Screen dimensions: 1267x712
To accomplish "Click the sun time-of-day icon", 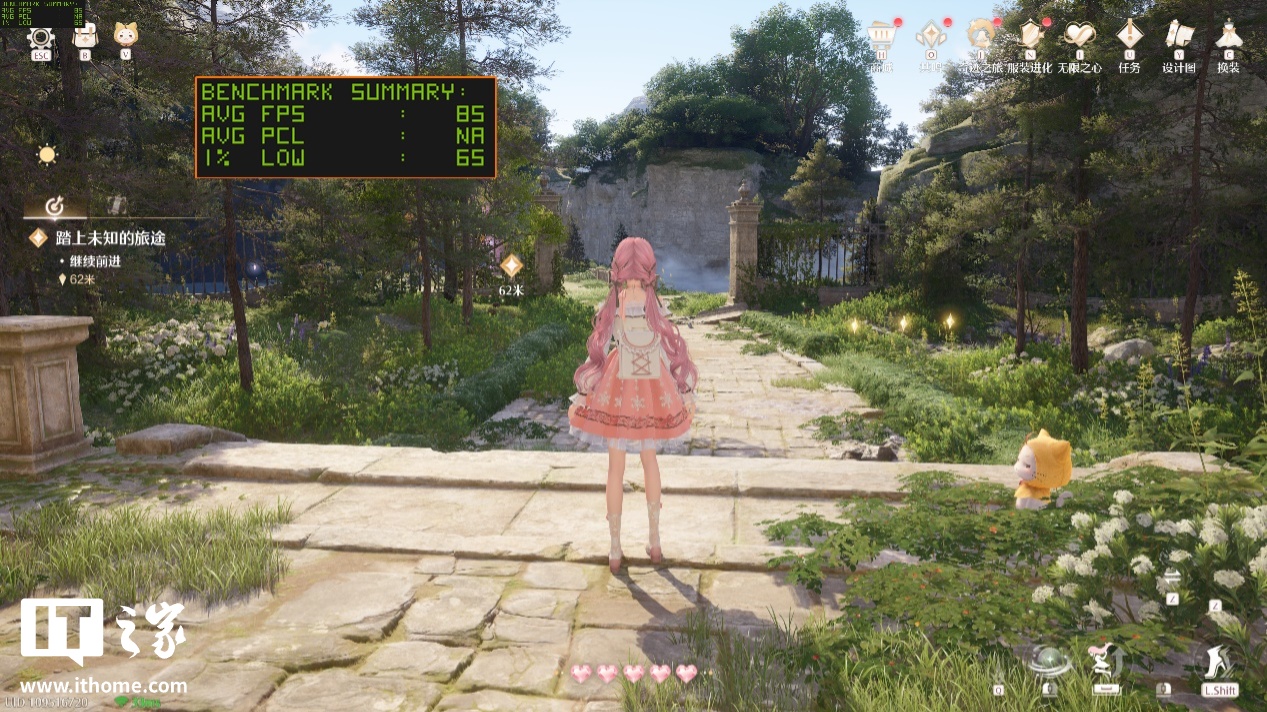I will point(47,155).
